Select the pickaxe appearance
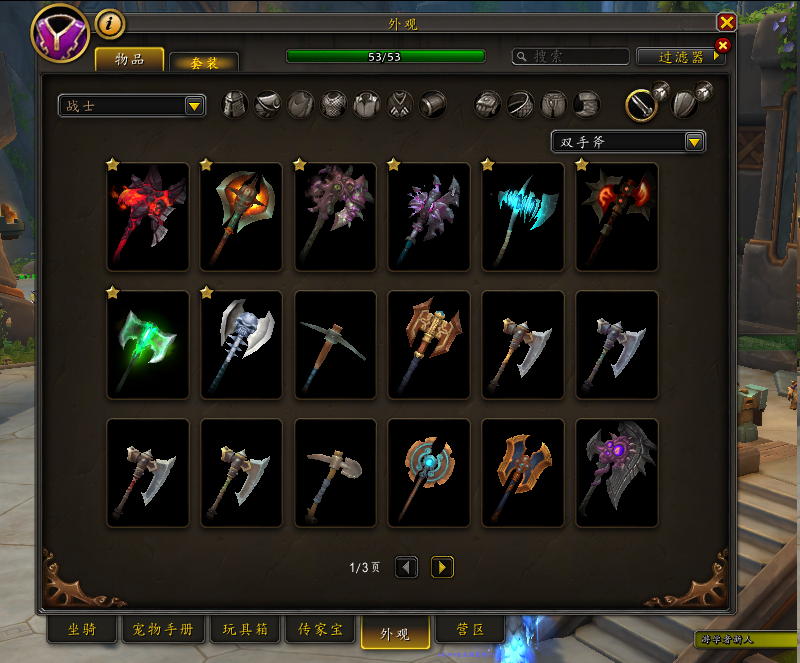 point(336,345)
